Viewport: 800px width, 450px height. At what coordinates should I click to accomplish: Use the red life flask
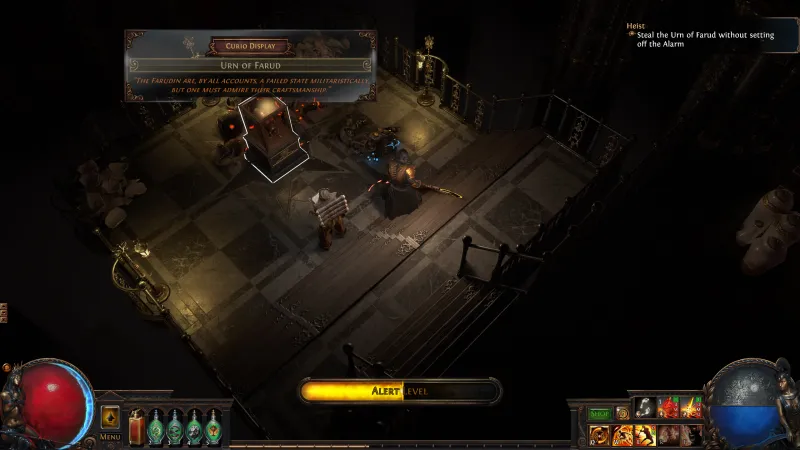pyautogui.click(x=137, y=427)
